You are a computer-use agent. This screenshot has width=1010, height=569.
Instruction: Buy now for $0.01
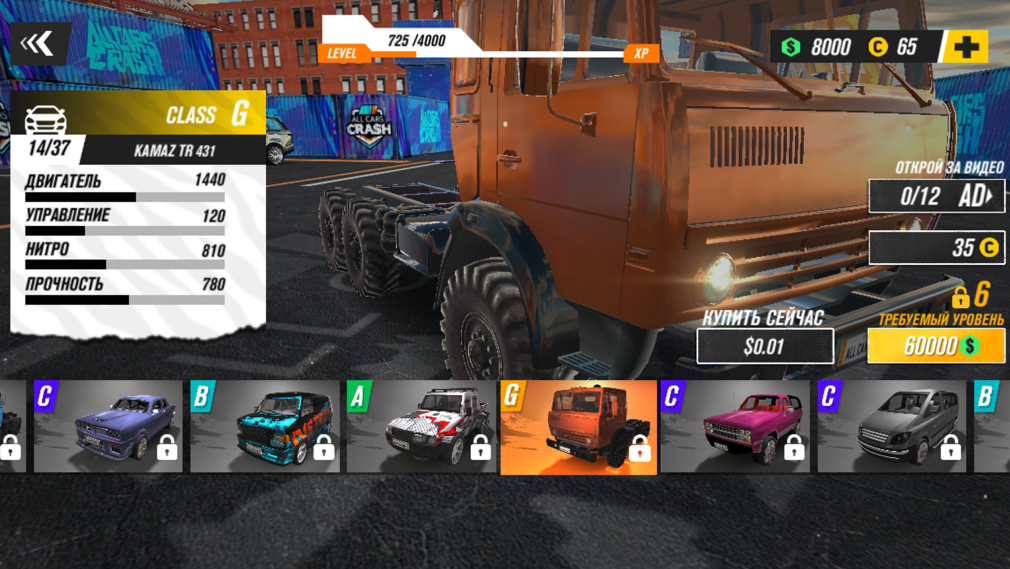(765, 347)
